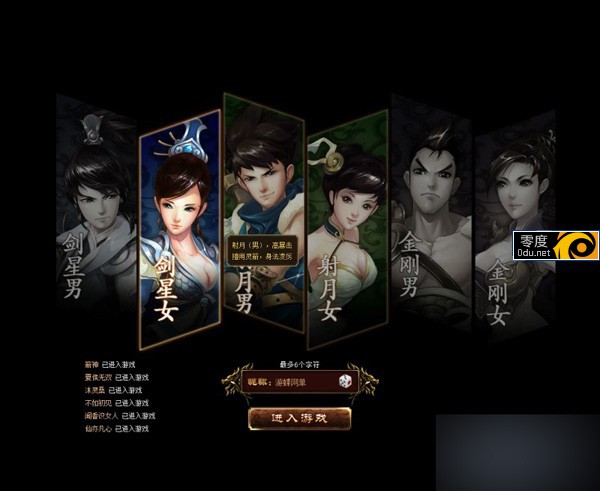
Task: Choose the 金刚男 character panel
Action: coord(428,215)
